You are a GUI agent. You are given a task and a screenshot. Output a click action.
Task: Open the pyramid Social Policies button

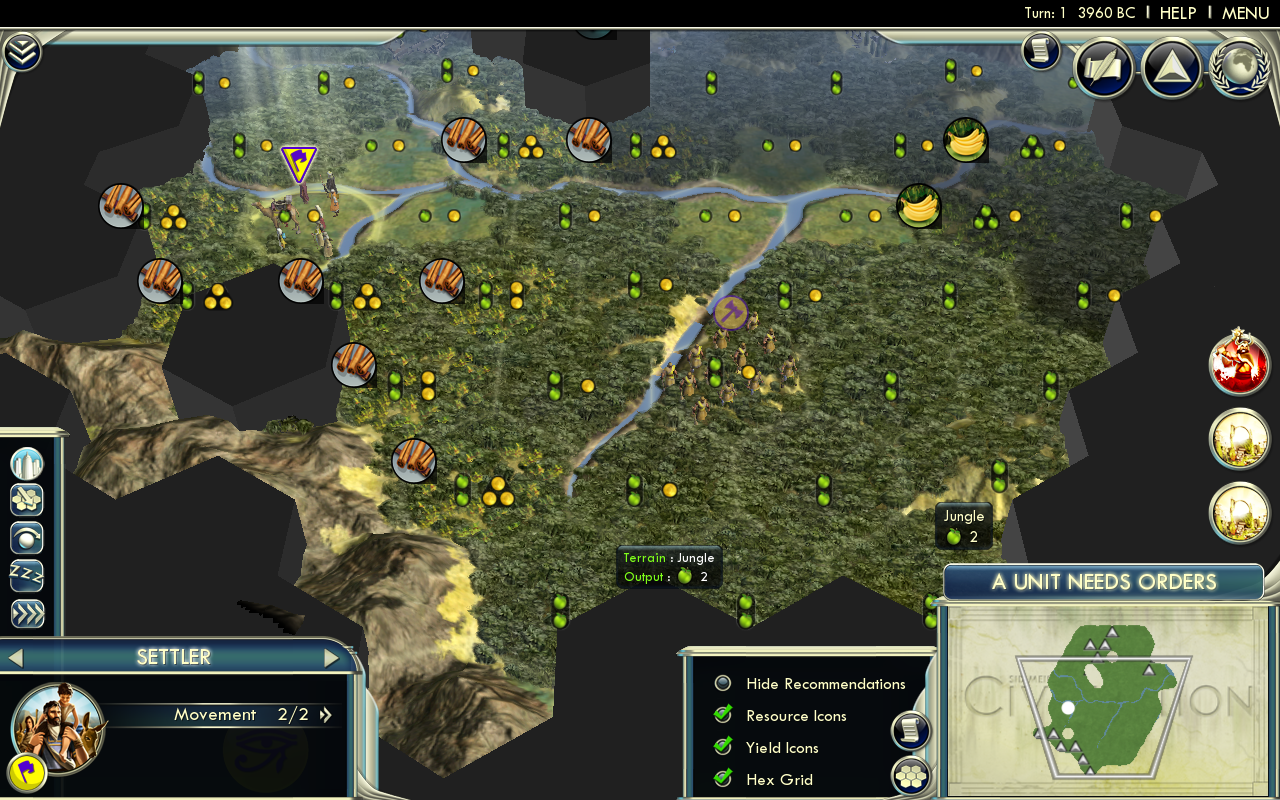(1171, 67)
